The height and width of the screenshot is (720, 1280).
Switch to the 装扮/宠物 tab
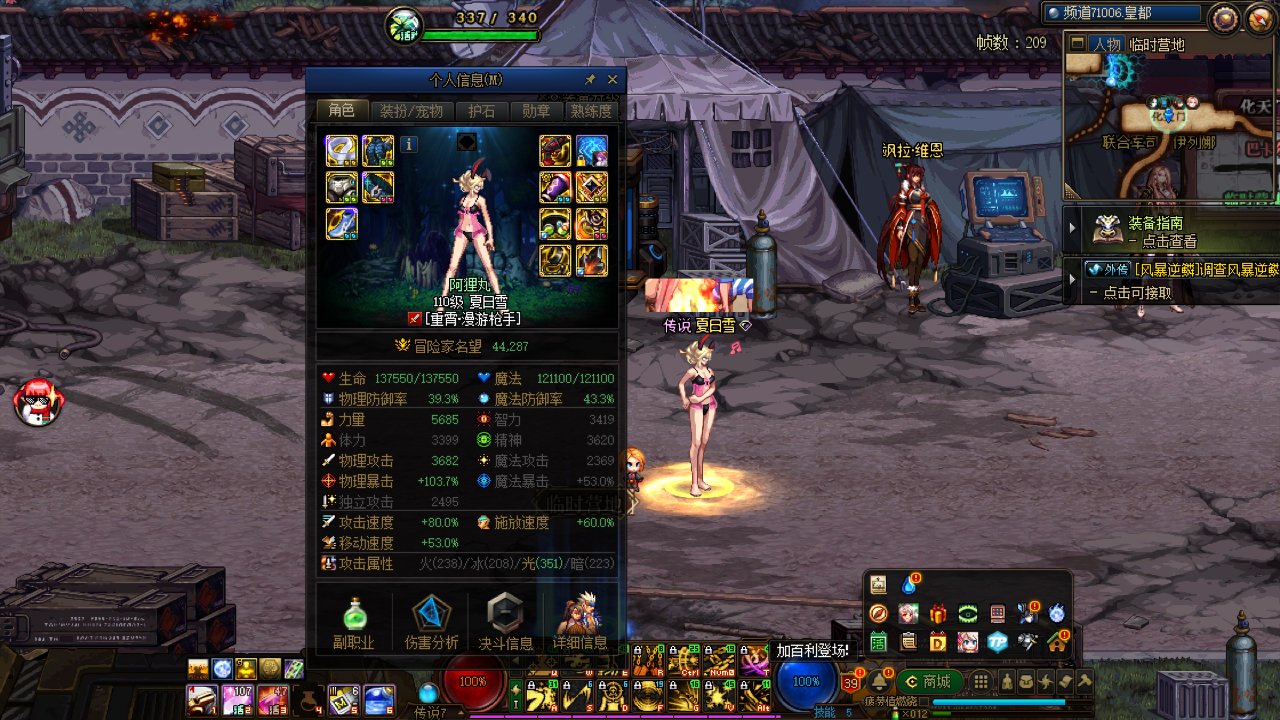pos(411,111)
